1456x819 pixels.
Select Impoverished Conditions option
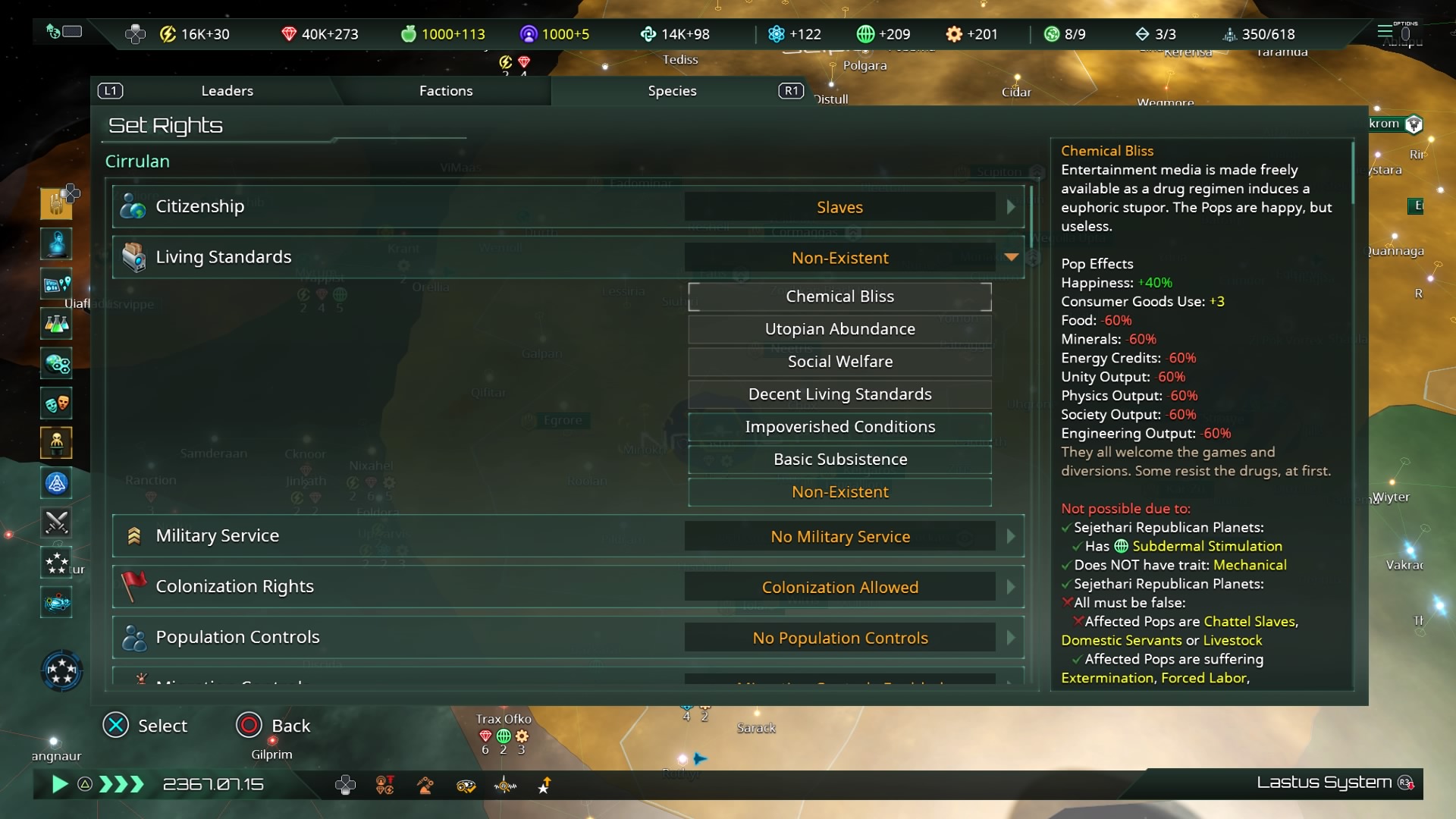839,427
